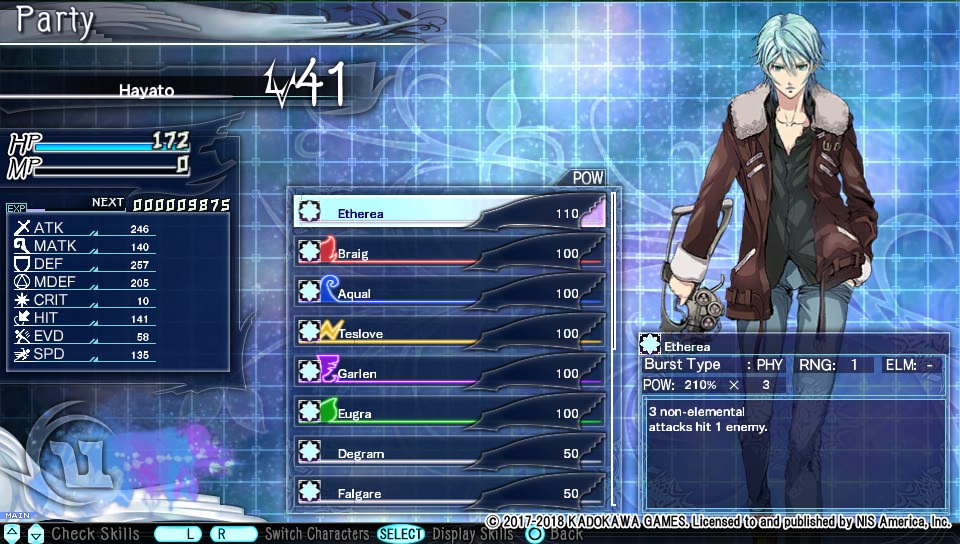The width and height of the screenshot is (960, 544).
Task: Select the Etherea skill row
Action: click(x=450, y=212)
